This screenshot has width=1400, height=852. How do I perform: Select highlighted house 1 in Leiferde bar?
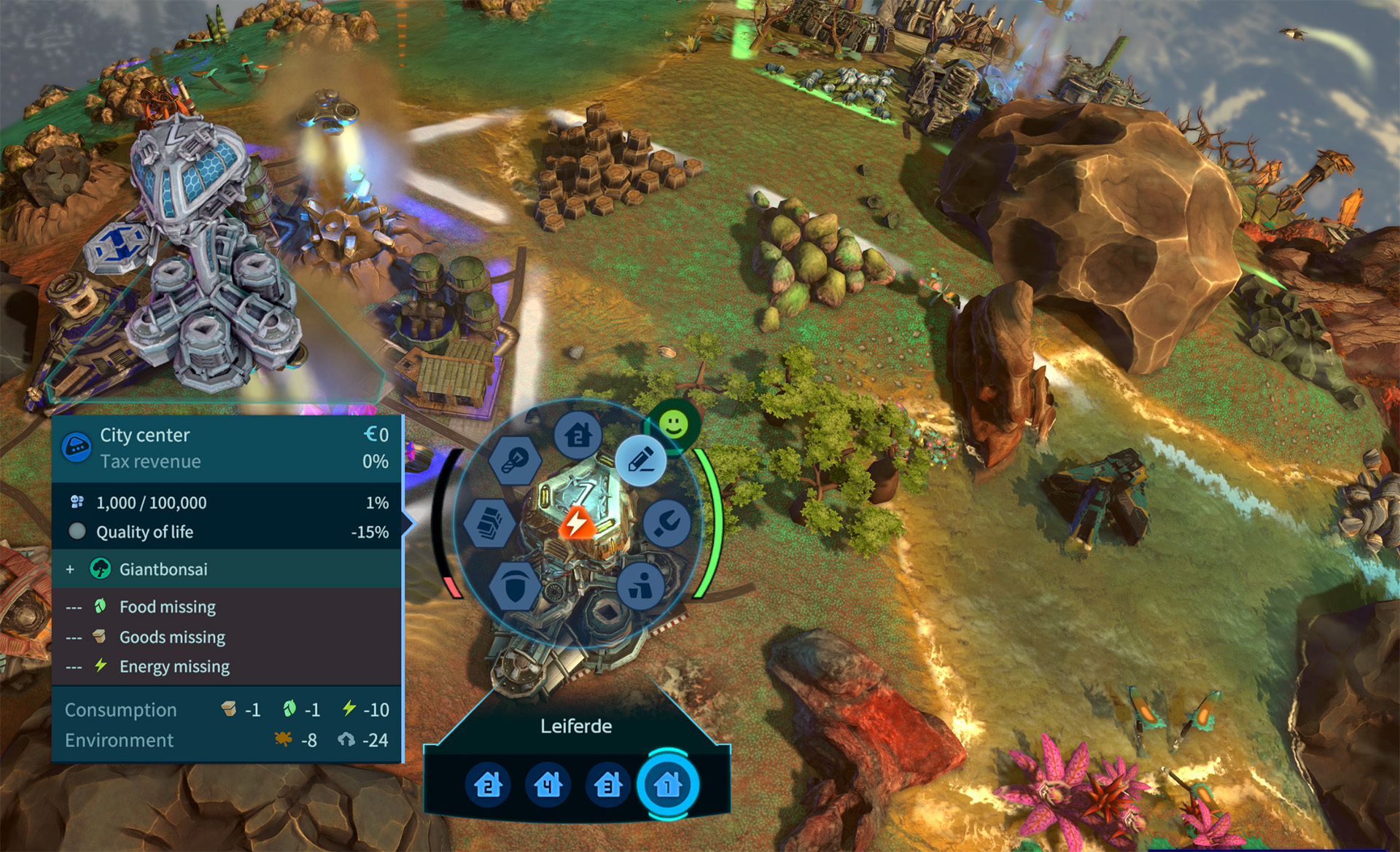[667, 785]
